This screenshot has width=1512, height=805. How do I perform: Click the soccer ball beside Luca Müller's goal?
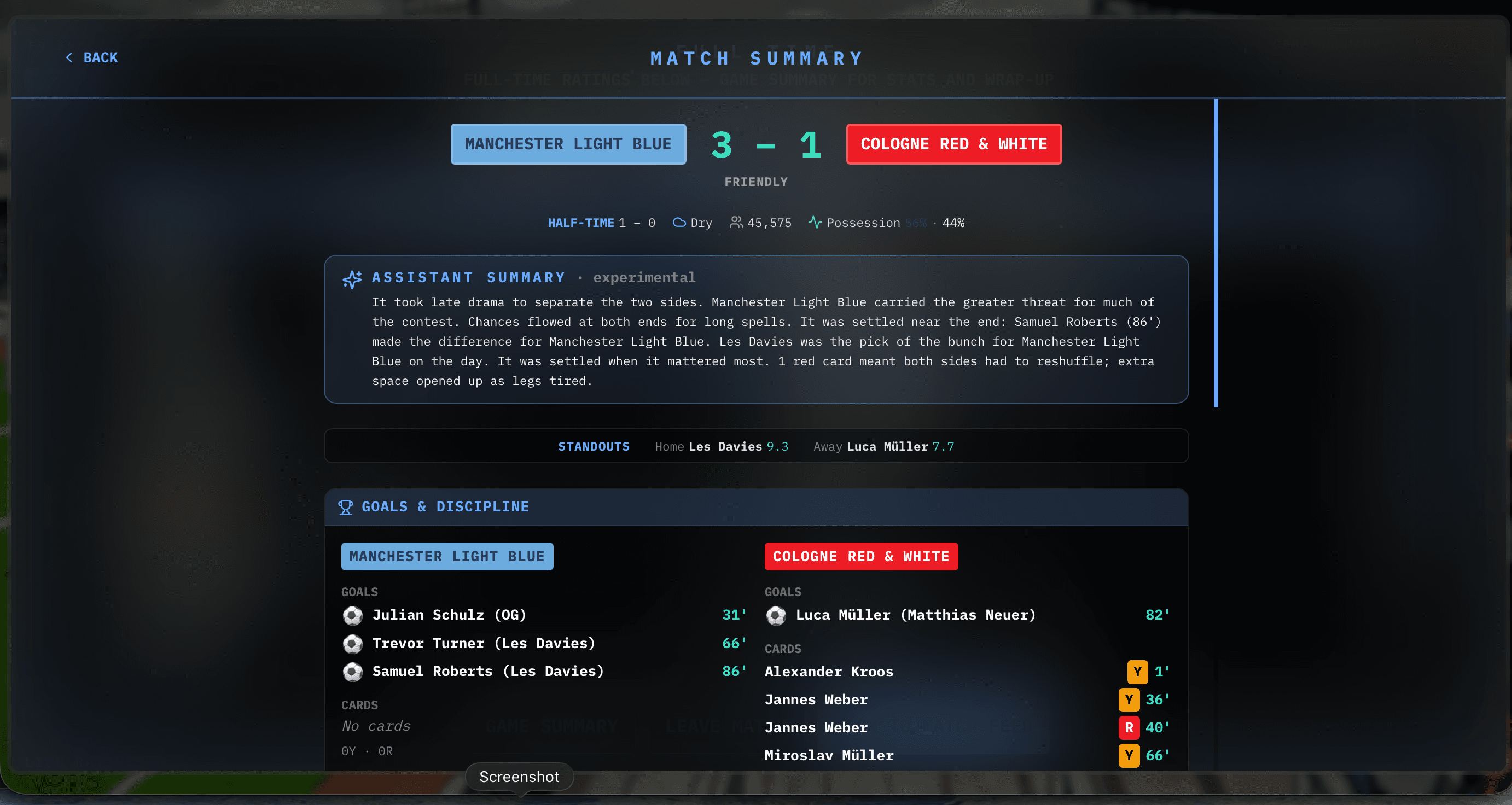[776, 615]
